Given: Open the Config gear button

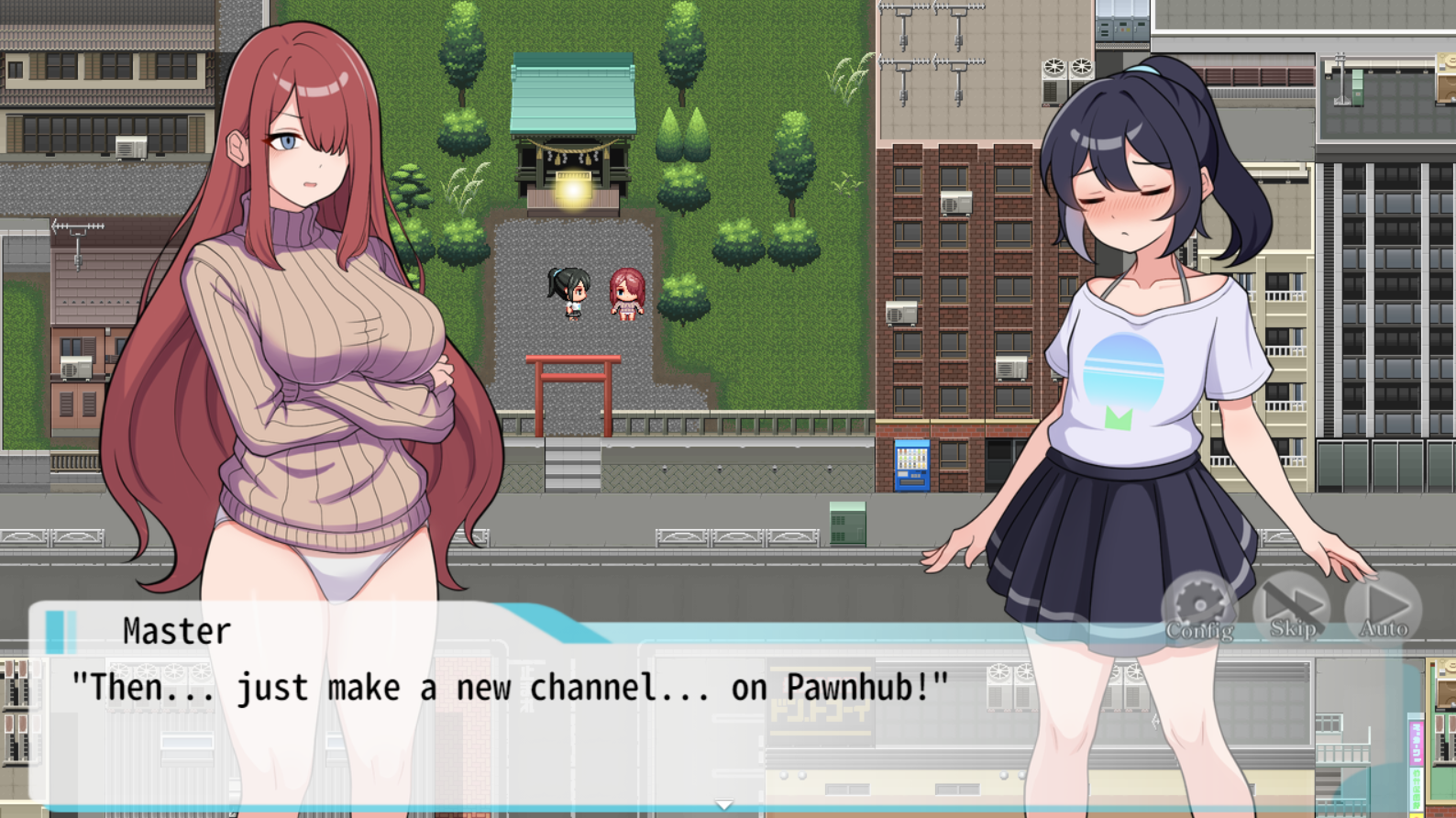Looking at the screenshot, I should point(1199,607).
